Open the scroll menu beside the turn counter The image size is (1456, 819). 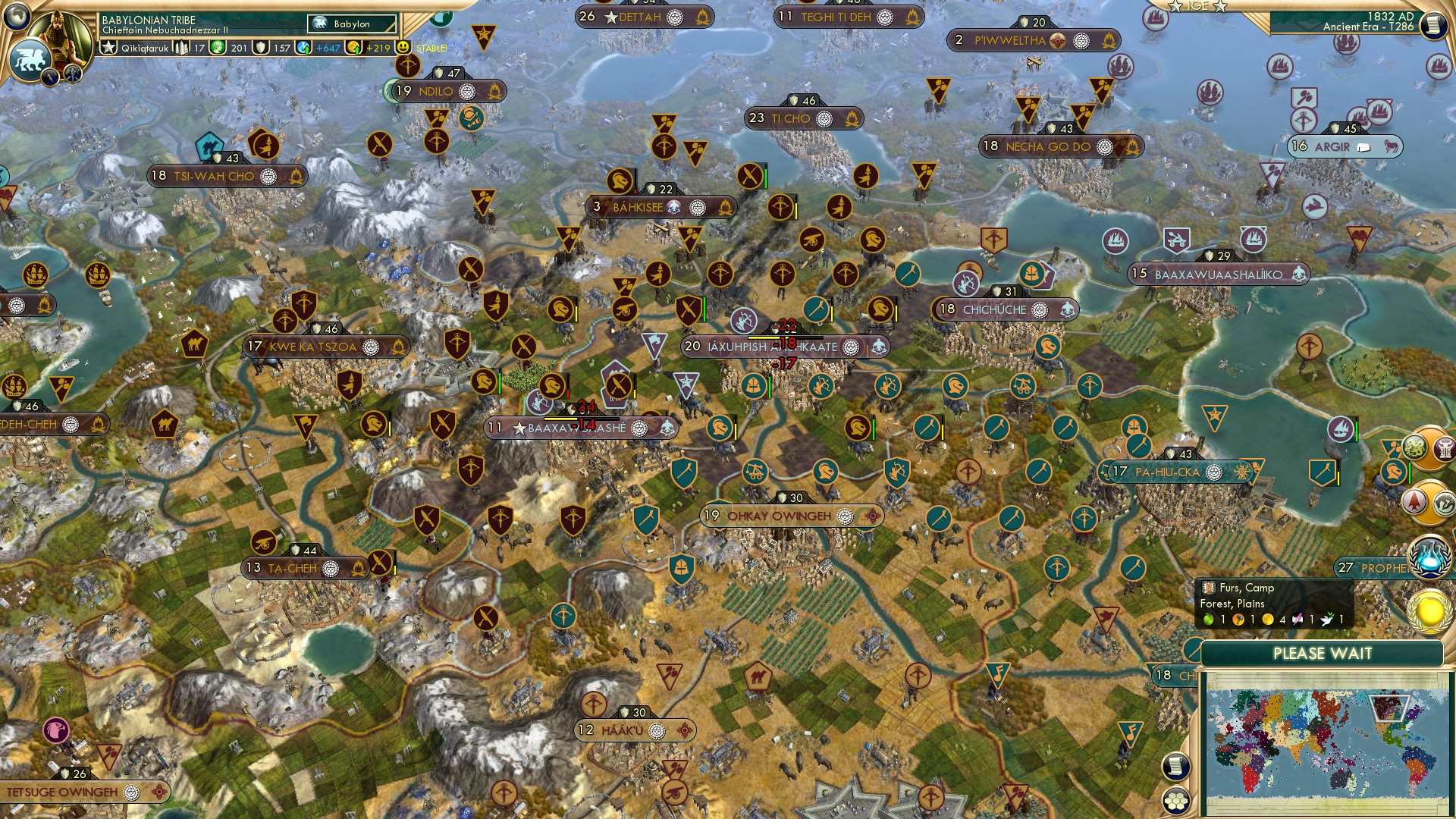coord(1432,26)
